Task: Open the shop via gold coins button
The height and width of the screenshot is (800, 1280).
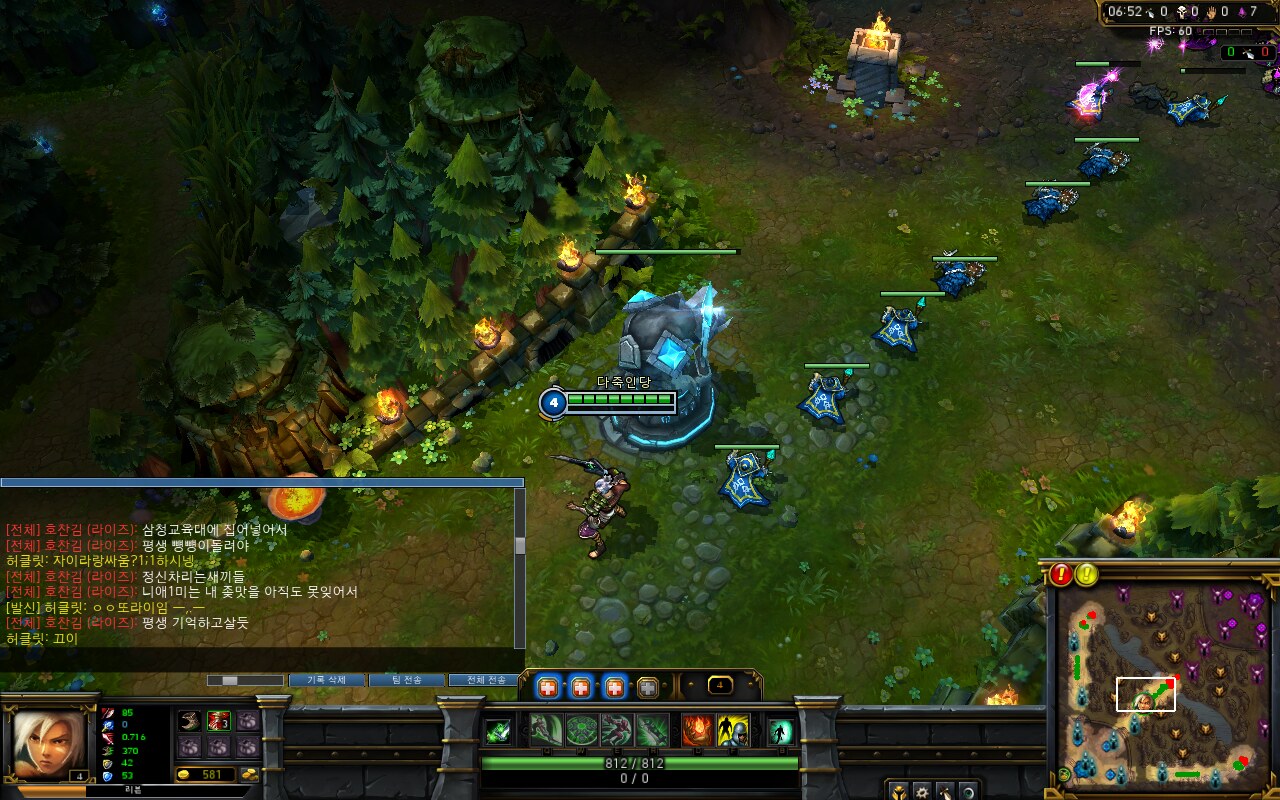Action: pyautogui.click(x=248, y=775)
